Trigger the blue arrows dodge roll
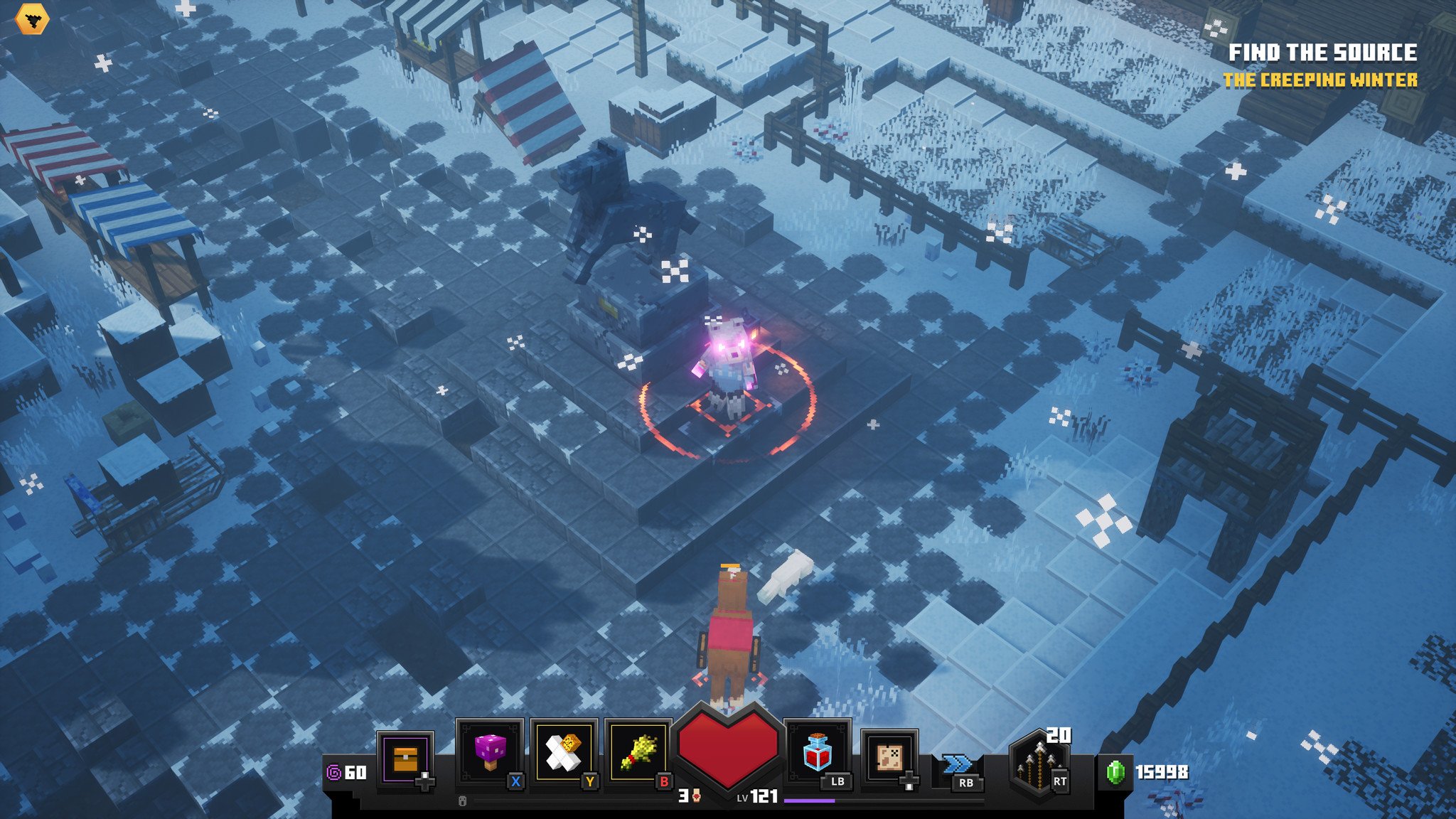The width and height of the screenshot is (1456, 819). [x=958, y=765]
